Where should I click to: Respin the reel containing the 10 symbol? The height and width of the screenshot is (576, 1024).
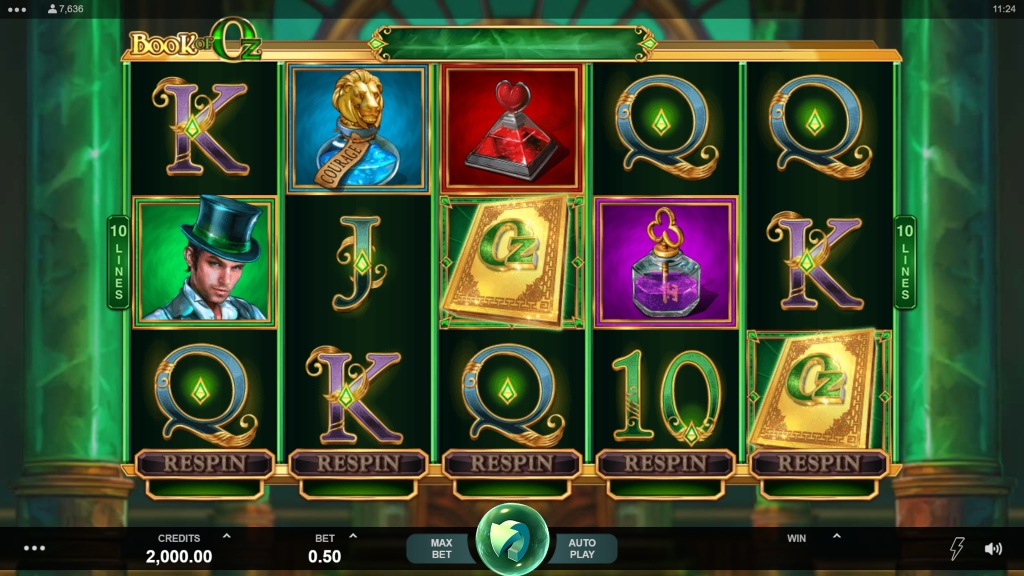[x=666, y=464]
